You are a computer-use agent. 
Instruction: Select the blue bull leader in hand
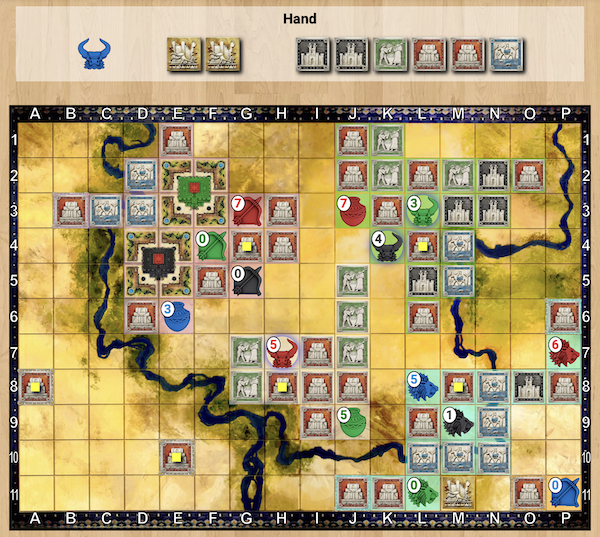point(96,54)
